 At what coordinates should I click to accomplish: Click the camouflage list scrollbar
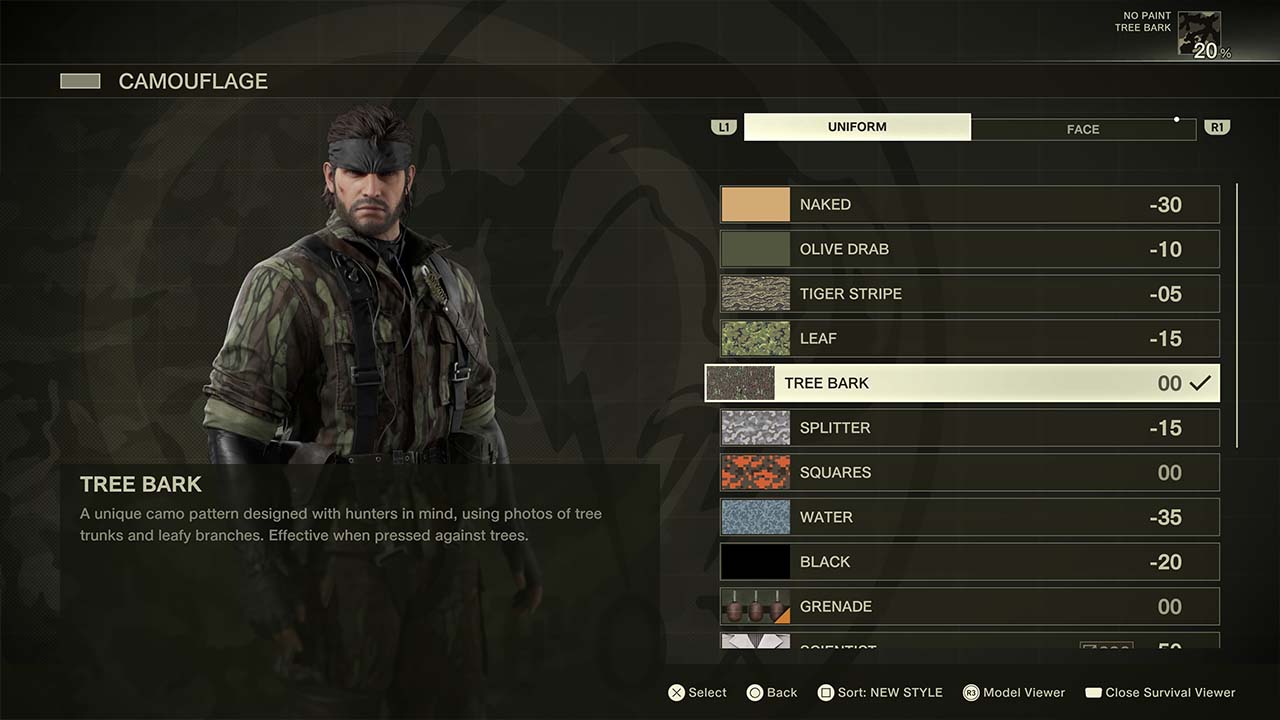point(1237,315)
